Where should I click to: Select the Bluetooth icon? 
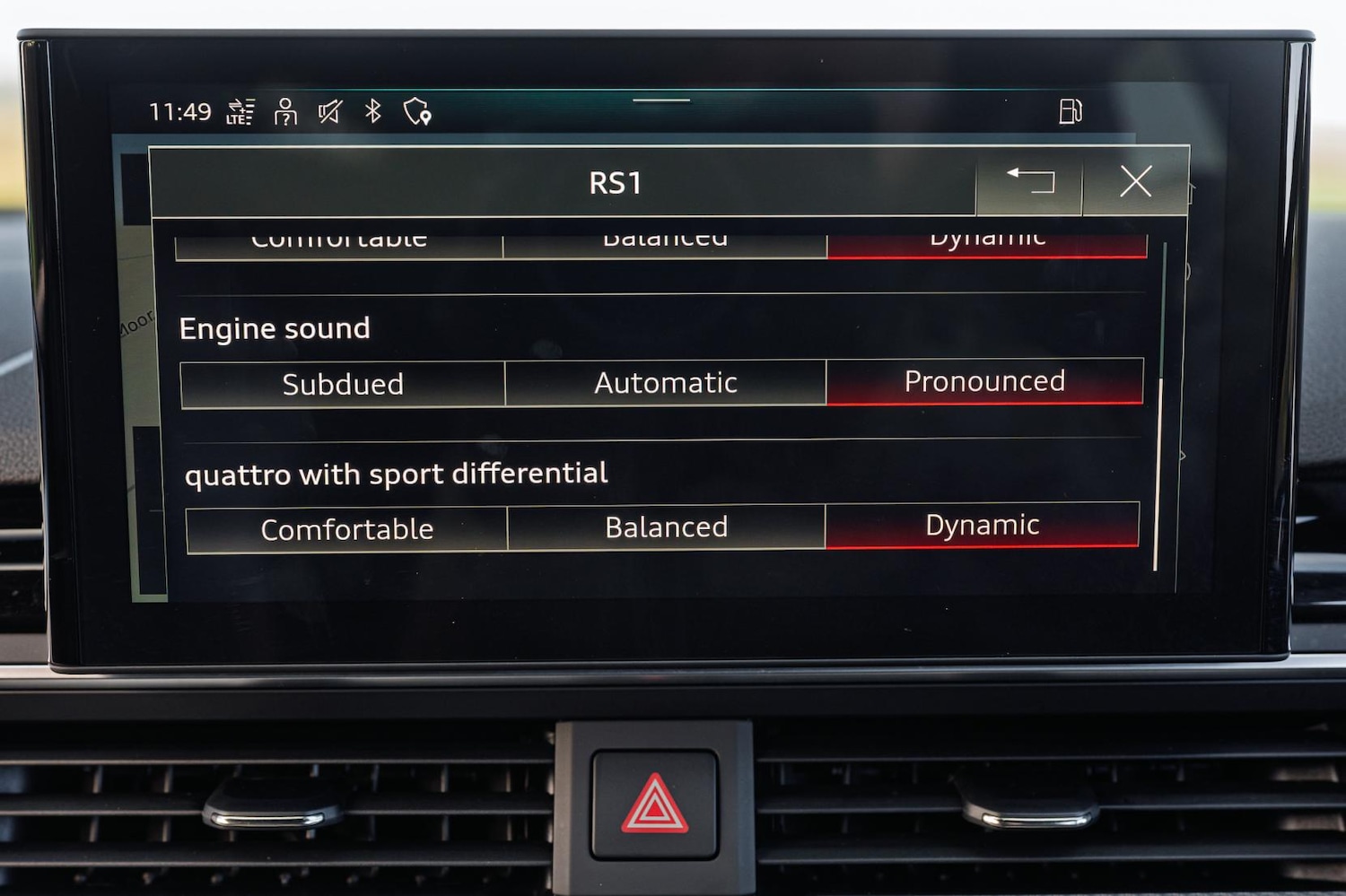point(373,111)
